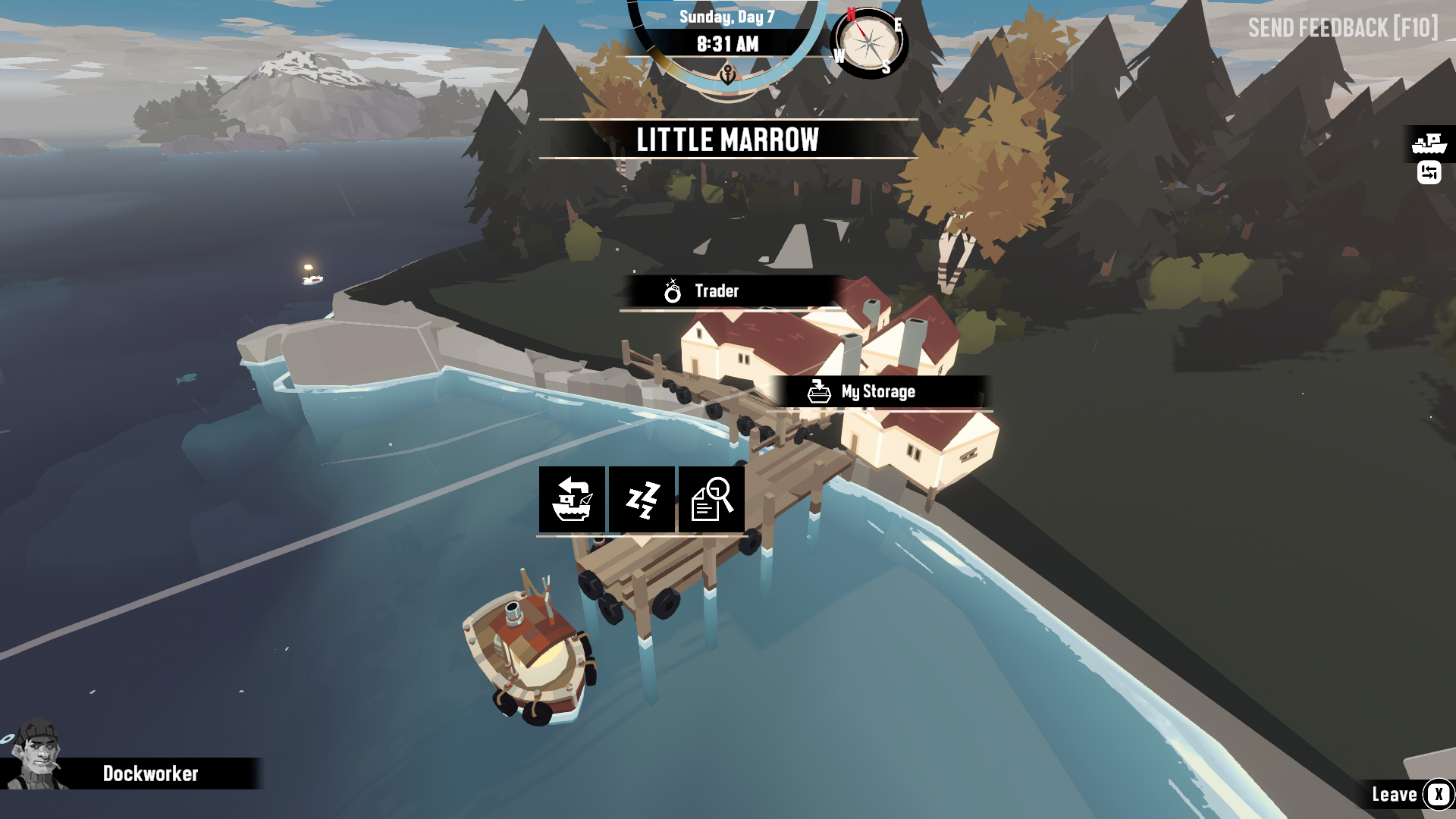Click the Little Marrow title banner
This screenshot has width=1456, height=819.
tap(727, 140)
